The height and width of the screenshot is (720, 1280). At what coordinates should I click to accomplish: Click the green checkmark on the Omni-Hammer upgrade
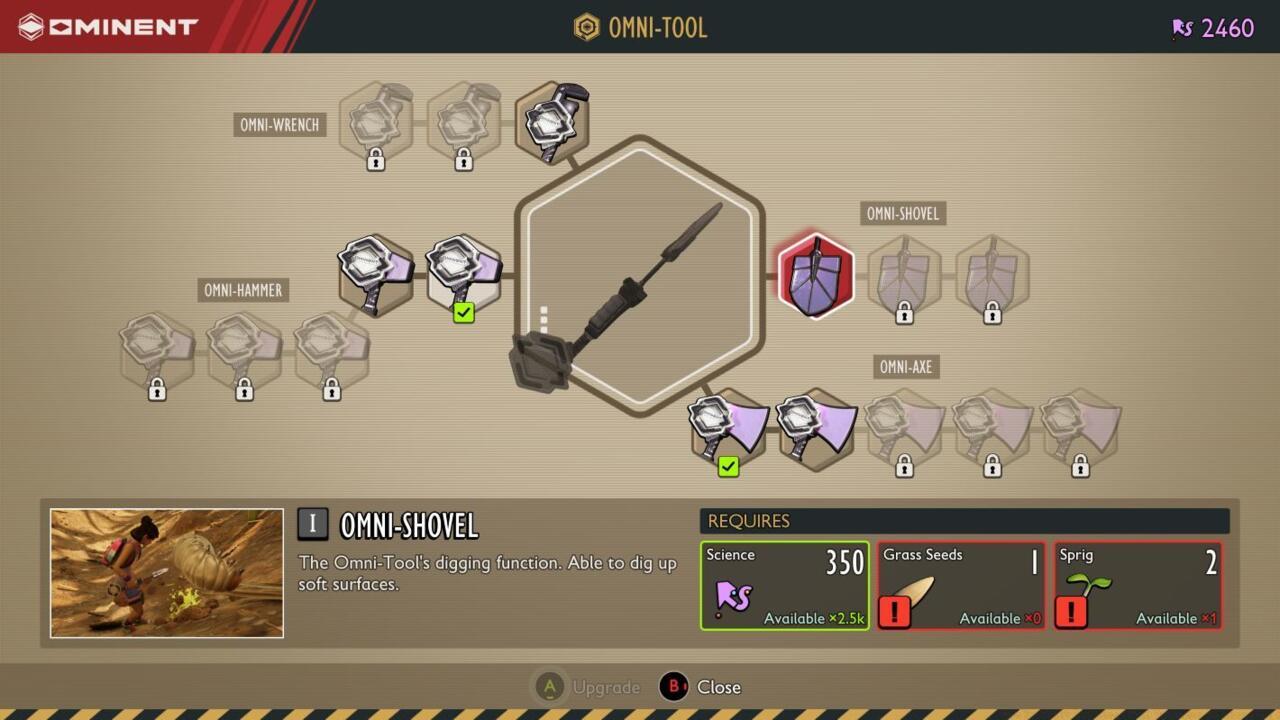462,313
